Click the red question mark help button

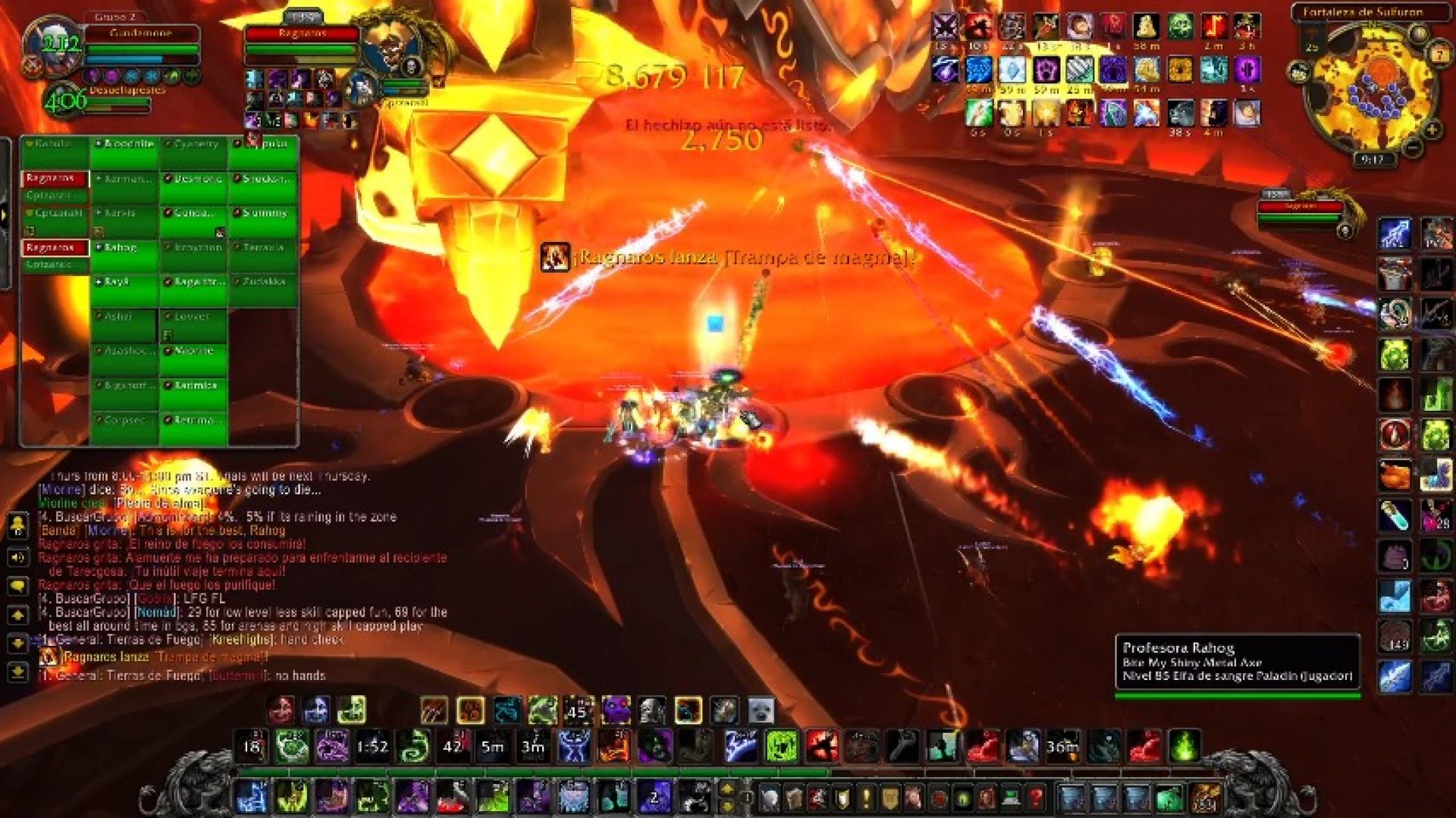1035,798
